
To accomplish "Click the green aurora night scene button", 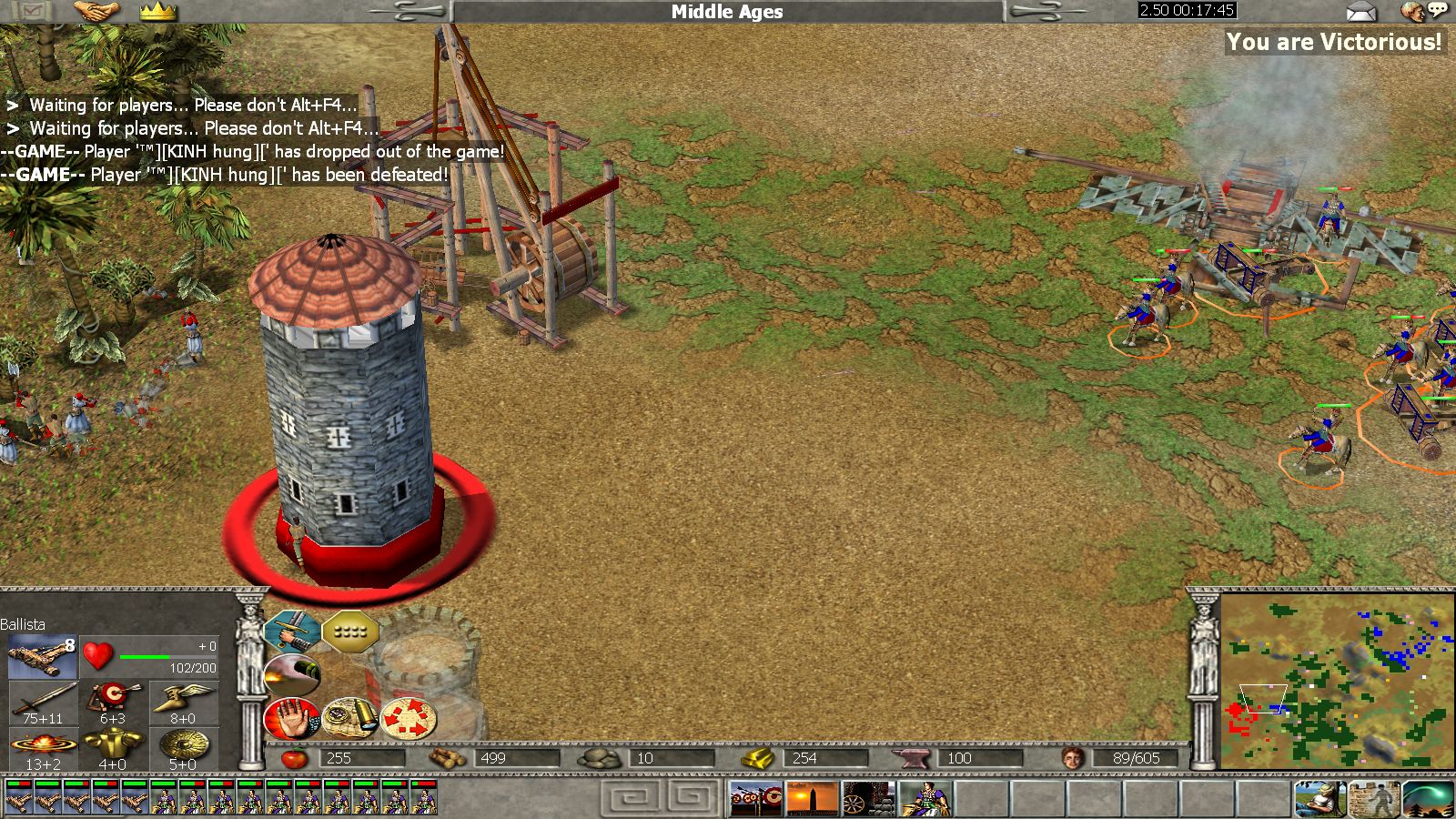I will coord(1429,798).
